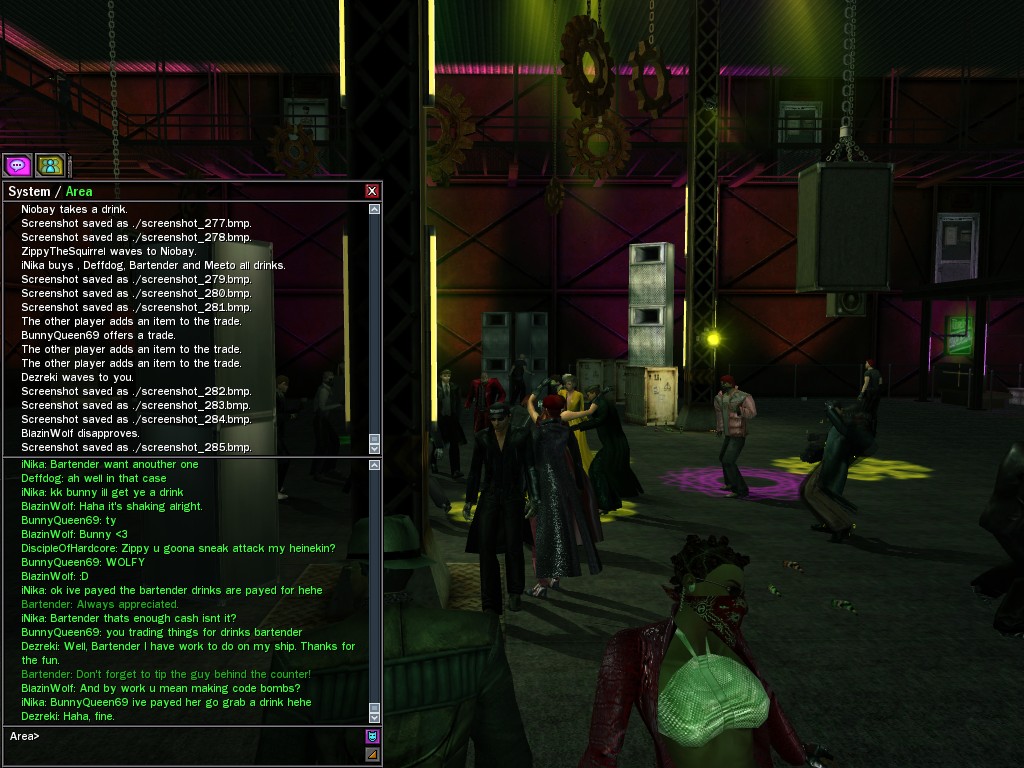Open the pink speech bubble chat icon

[17, 165]
